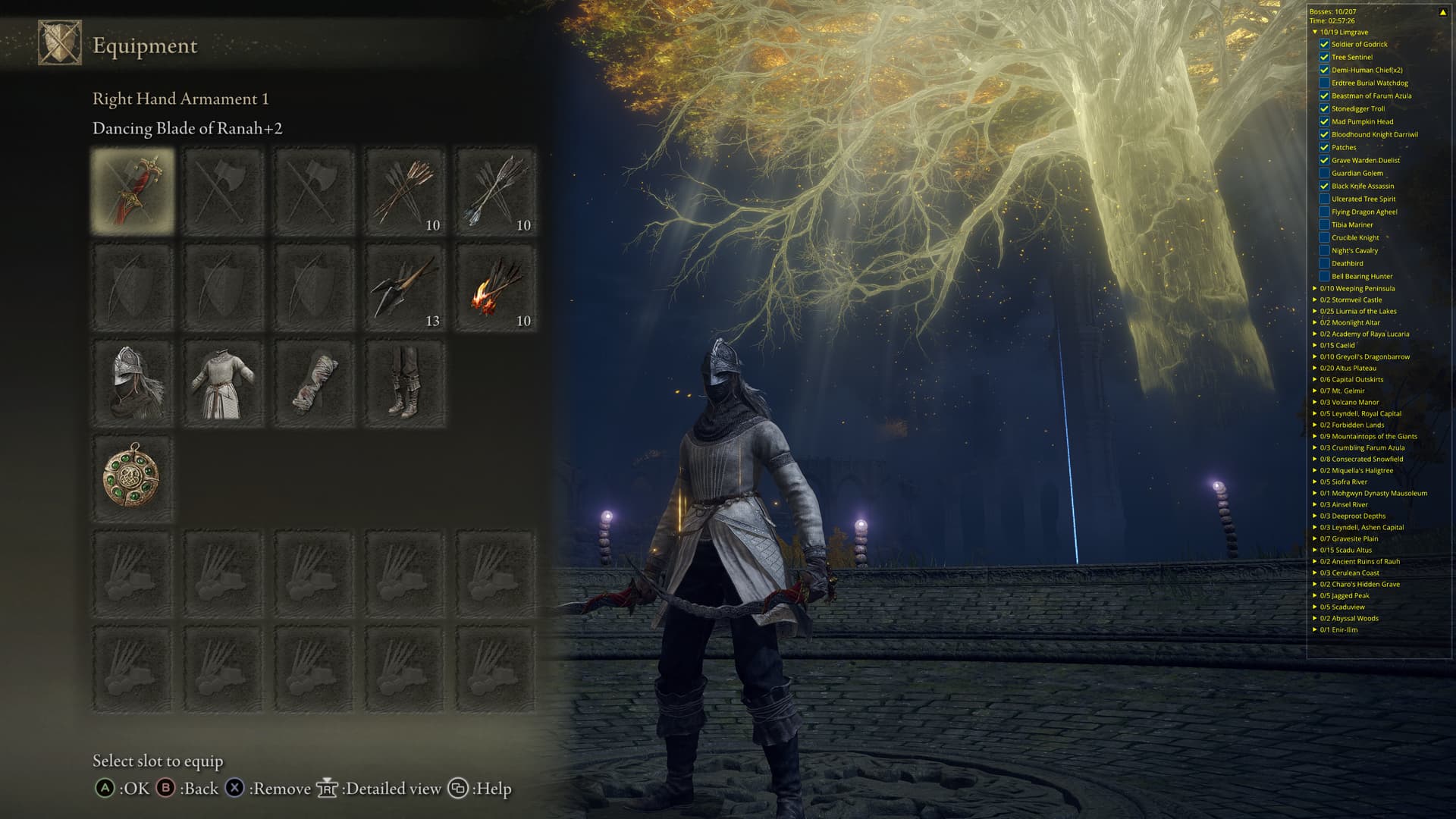Expand the Weeping Peninsula boss list
1456x819 pixels.
click(1315, 288)
